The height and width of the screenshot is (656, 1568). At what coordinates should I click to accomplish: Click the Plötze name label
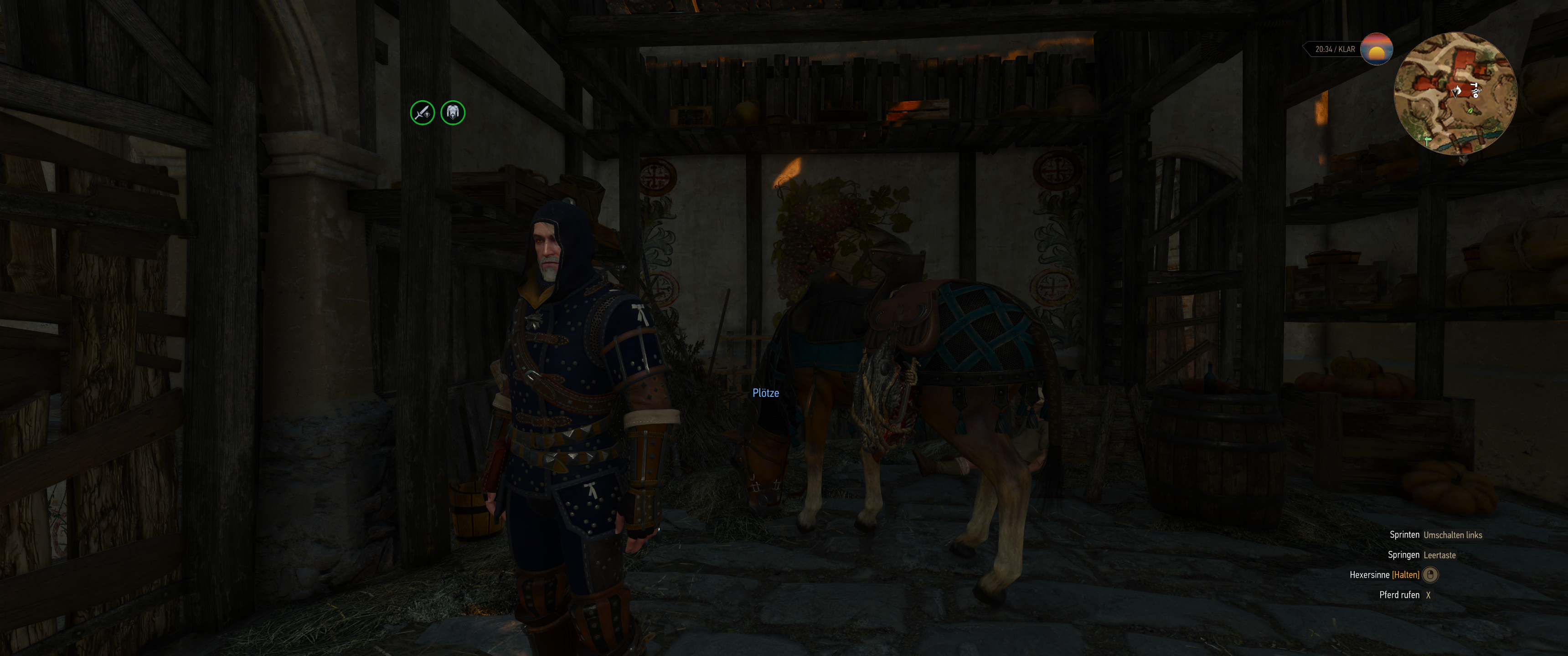[766, 393]
